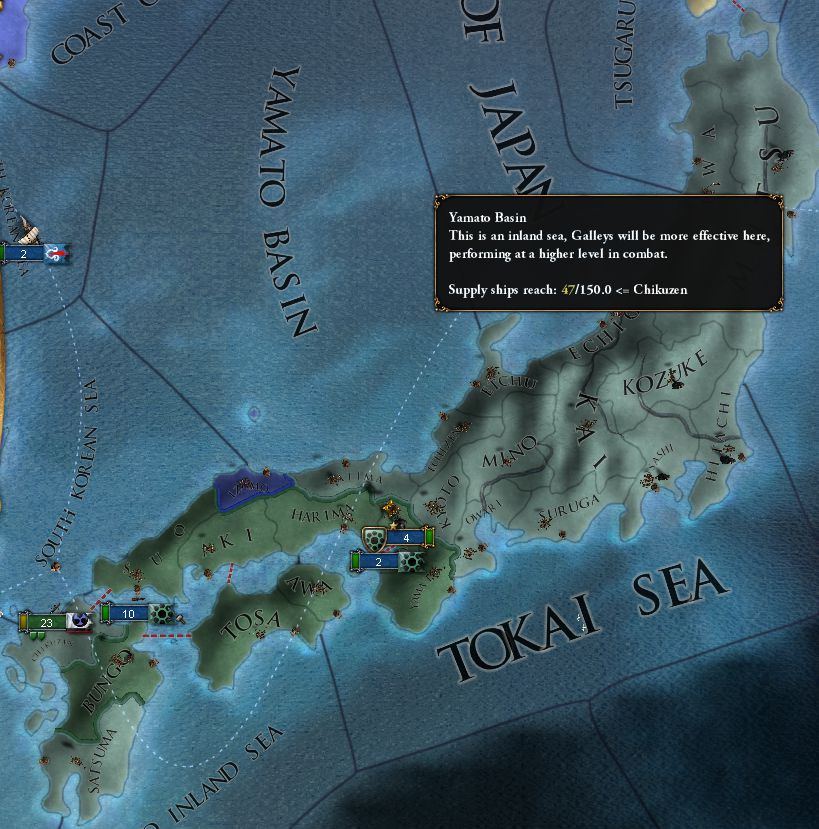Select the 23-regiment army banner
Viewport: 819px width, 829px height.
click(x=47, y=622)
